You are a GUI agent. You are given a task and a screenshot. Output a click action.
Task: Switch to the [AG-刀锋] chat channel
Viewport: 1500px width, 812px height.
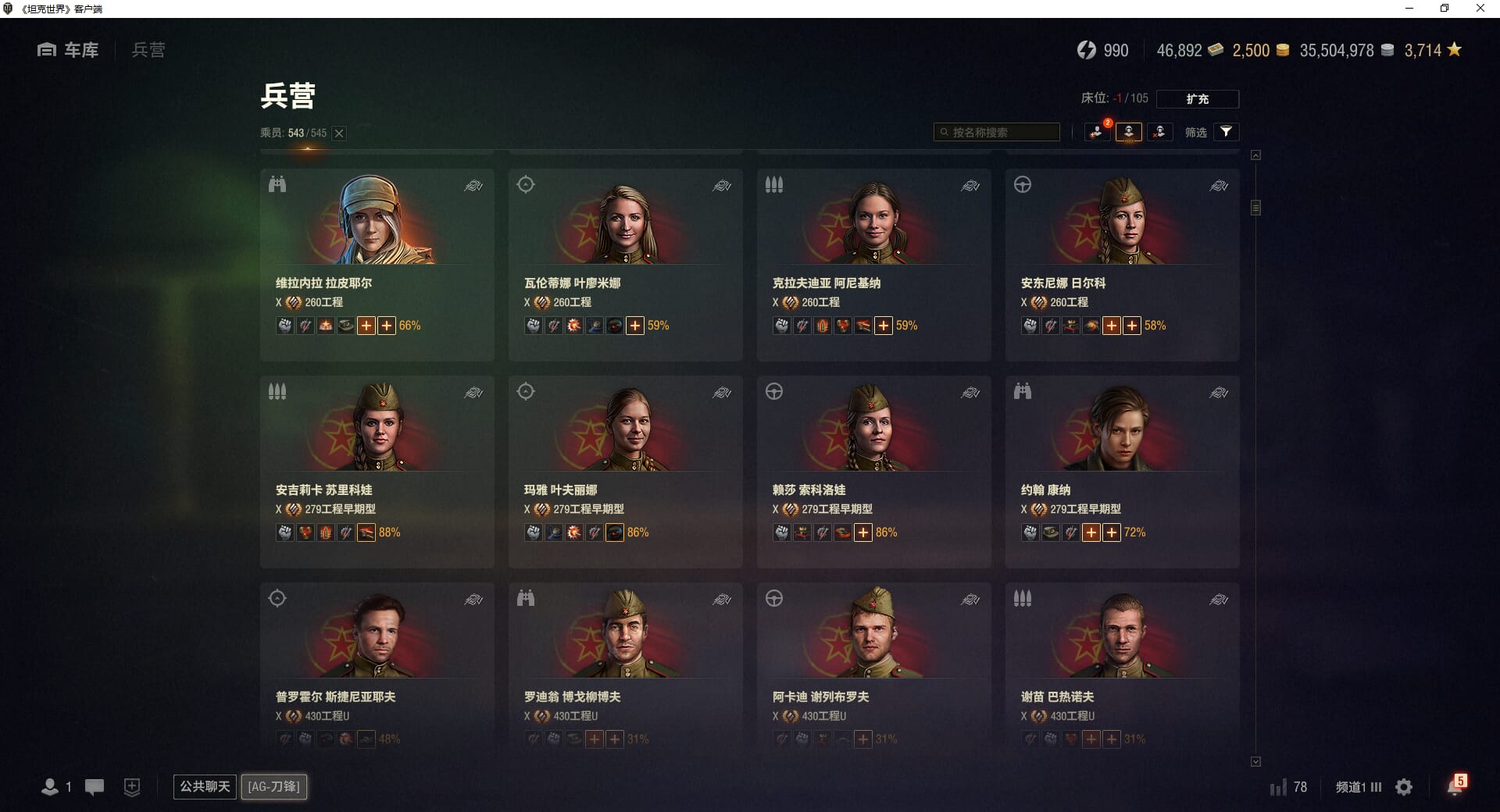pyautogui.click(x=273, y=786)
